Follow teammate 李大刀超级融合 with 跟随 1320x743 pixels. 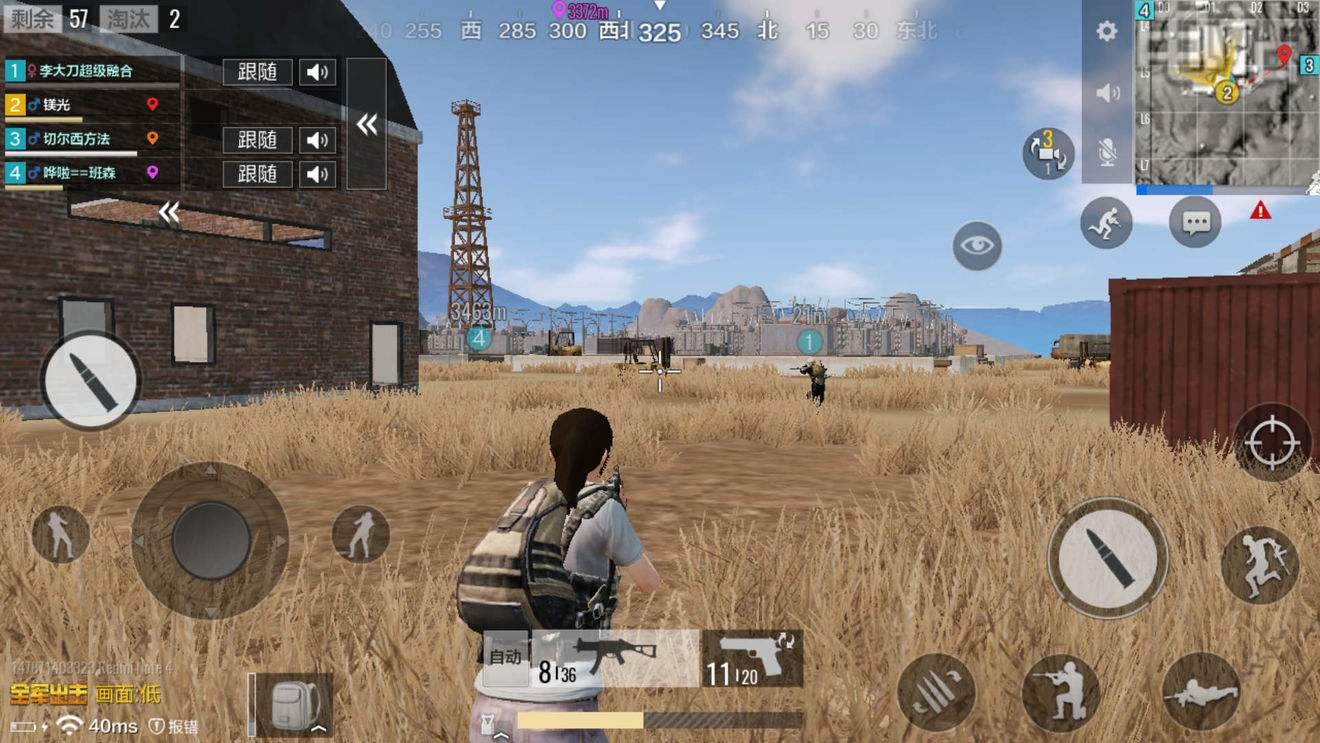click(257, 72)
